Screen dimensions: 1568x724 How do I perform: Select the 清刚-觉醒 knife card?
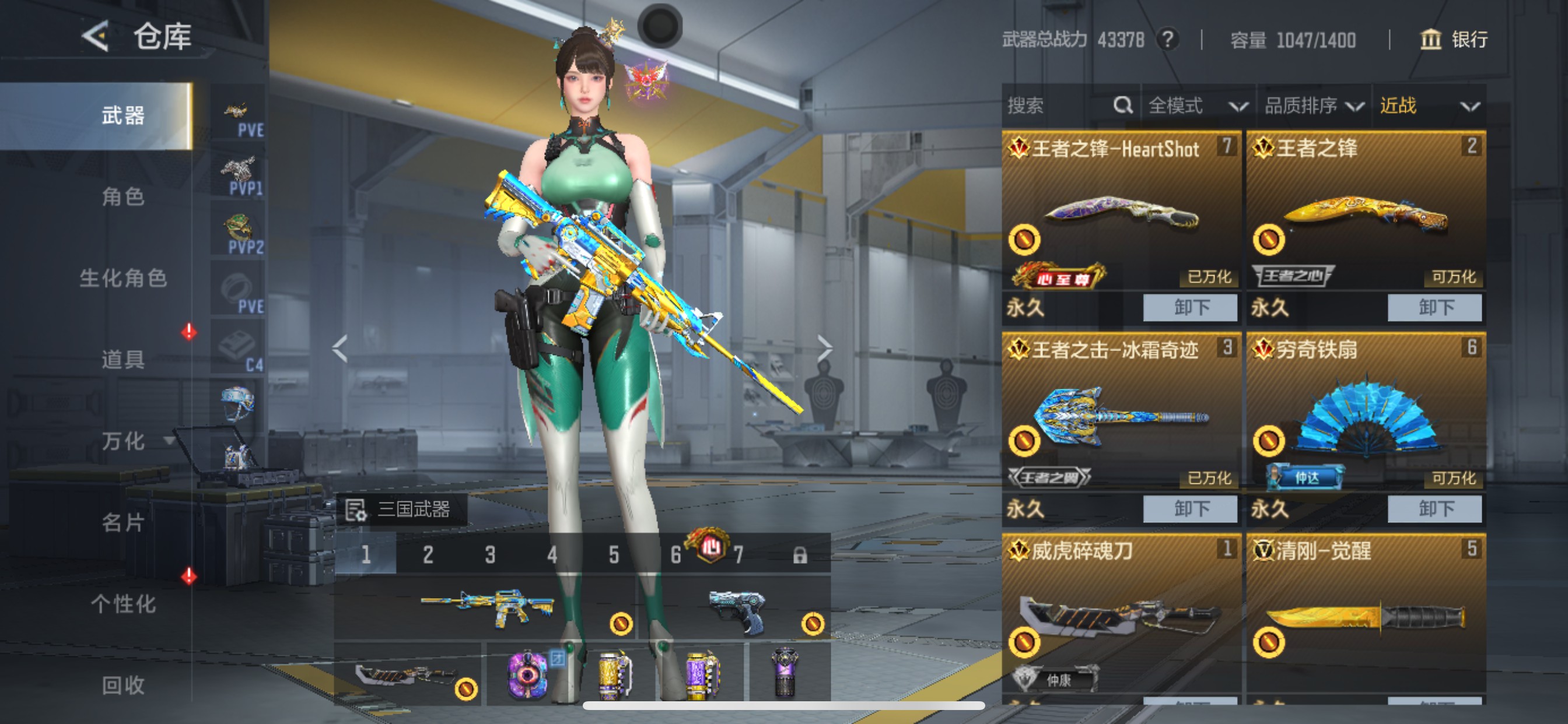(x=1366, y=614)
